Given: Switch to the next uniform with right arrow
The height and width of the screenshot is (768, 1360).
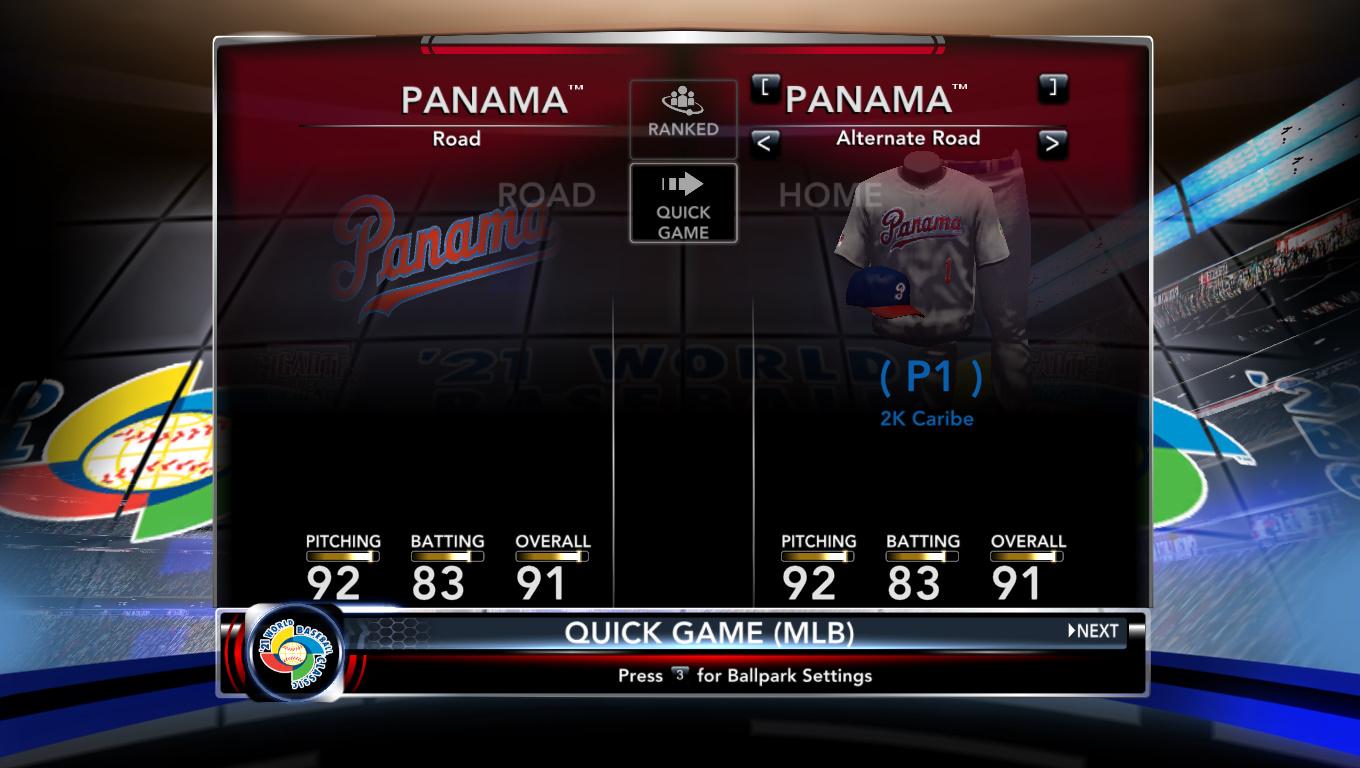Looking at the screenshot, I should (x=1051, y=143).
